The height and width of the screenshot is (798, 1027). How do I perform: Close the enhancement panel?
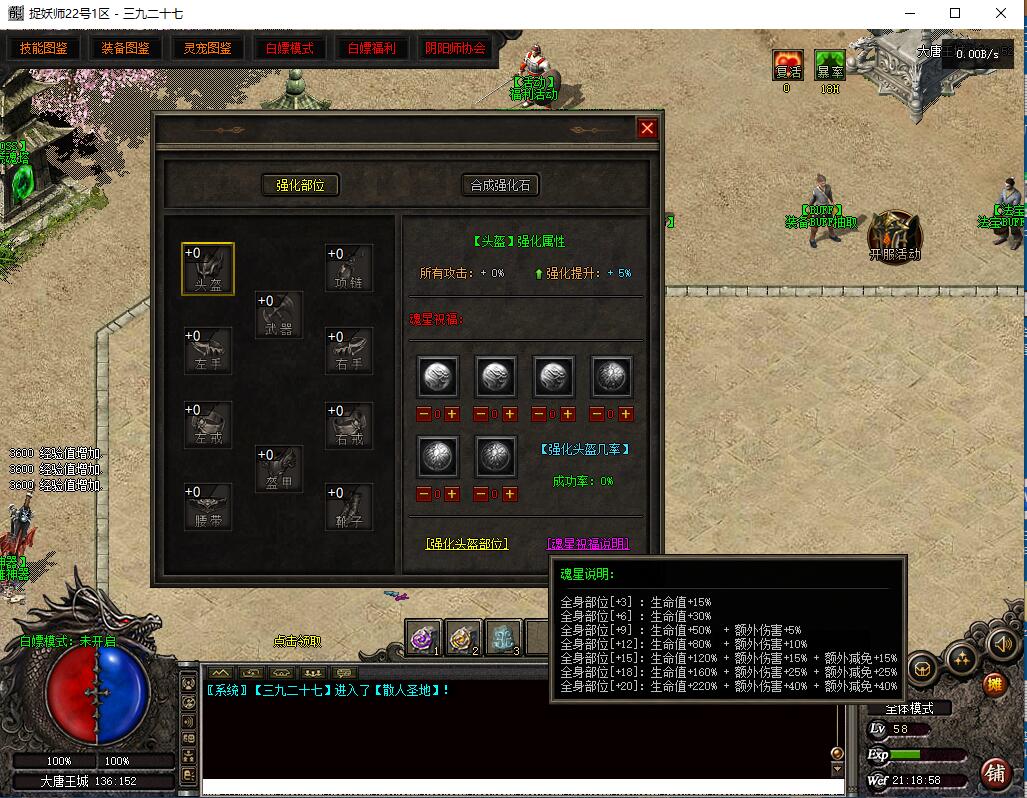647,128
